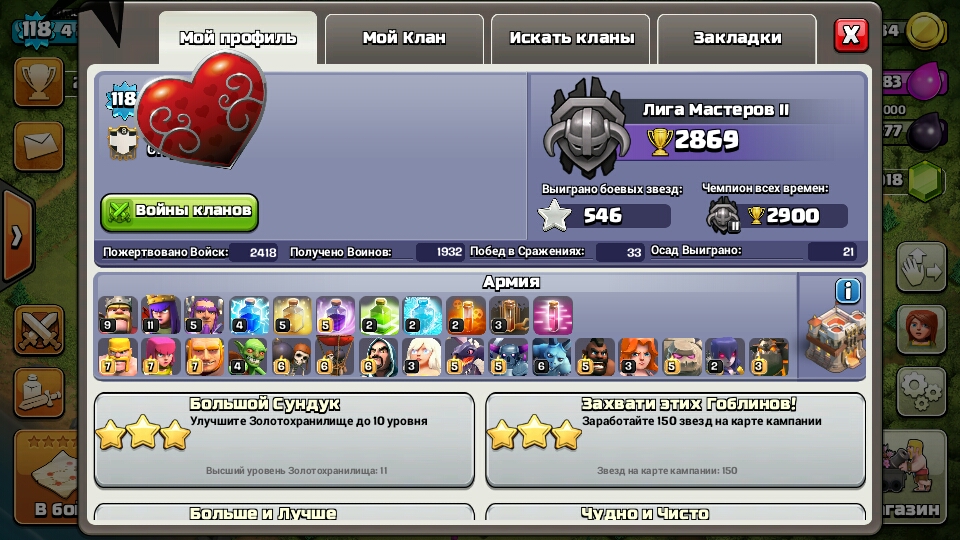Switch to the Мой профиль tab
Image resolution: width=960 pixels, height=540 pixels.
point(238,38)
